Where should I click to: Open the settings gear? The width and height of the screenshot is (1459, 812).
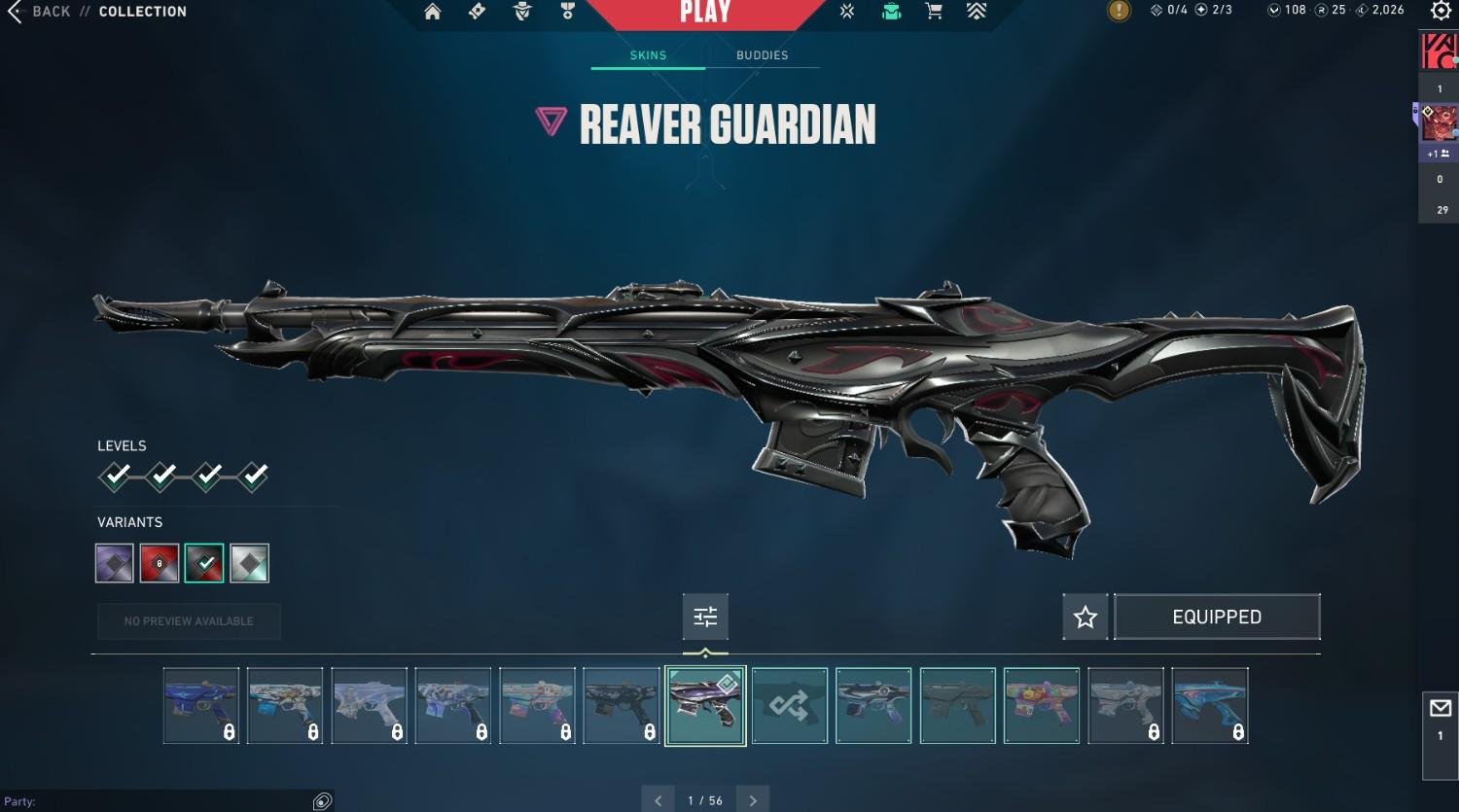click(x=1441, y=11)
